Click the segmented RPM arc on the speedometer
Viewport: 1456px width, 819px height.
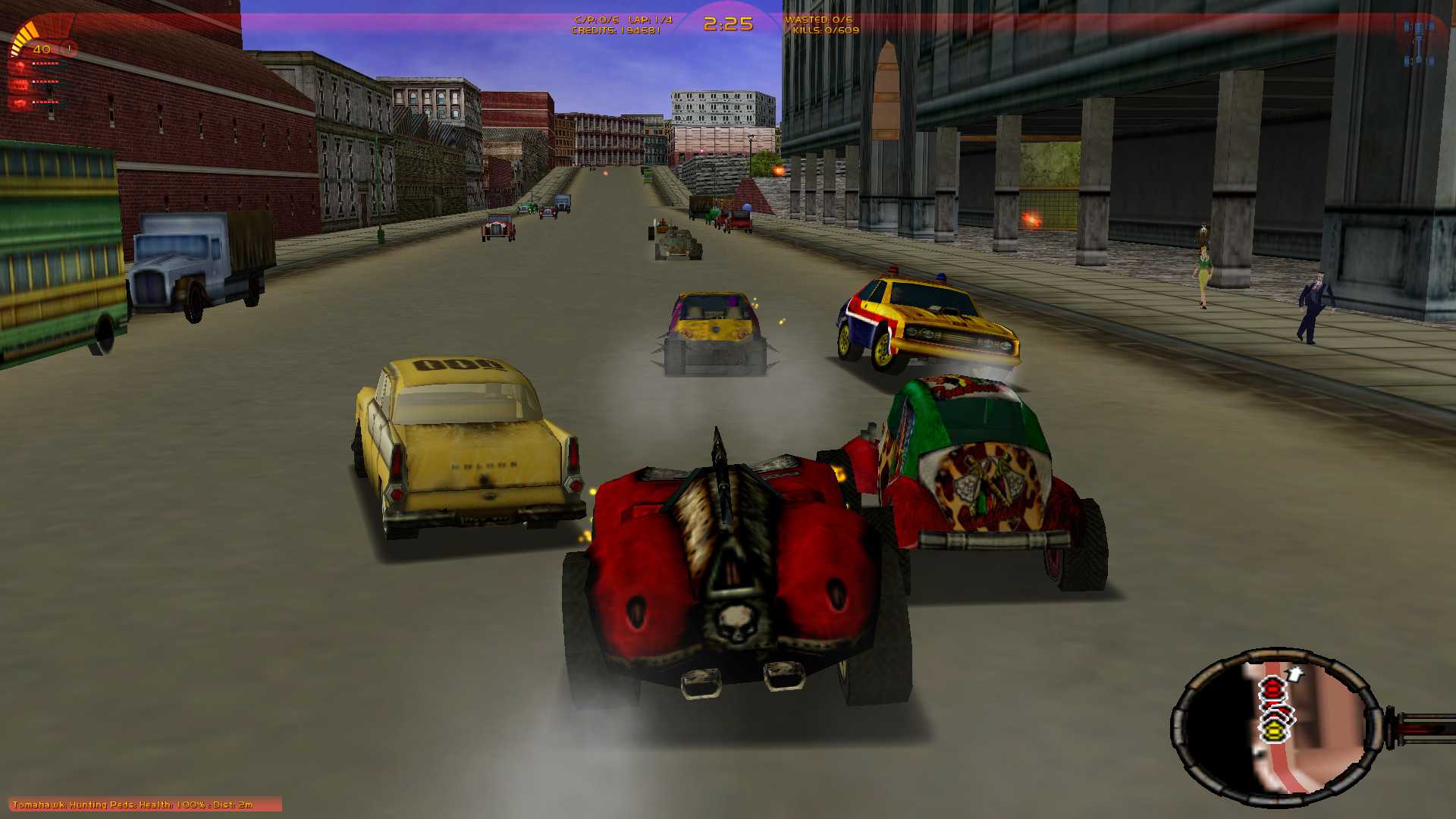point(22,36)
